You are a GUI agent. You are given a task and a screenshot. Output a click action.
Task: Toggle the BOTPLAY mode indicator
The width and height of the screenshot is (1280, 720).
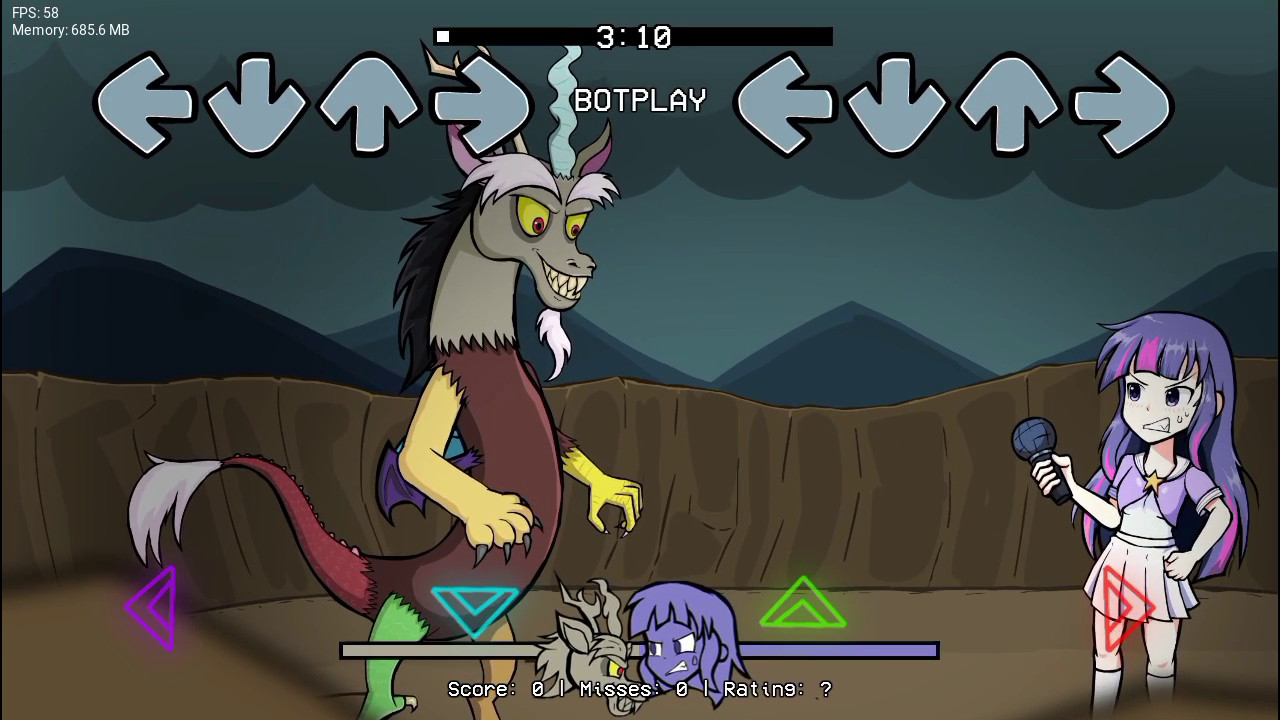point(639,100)
